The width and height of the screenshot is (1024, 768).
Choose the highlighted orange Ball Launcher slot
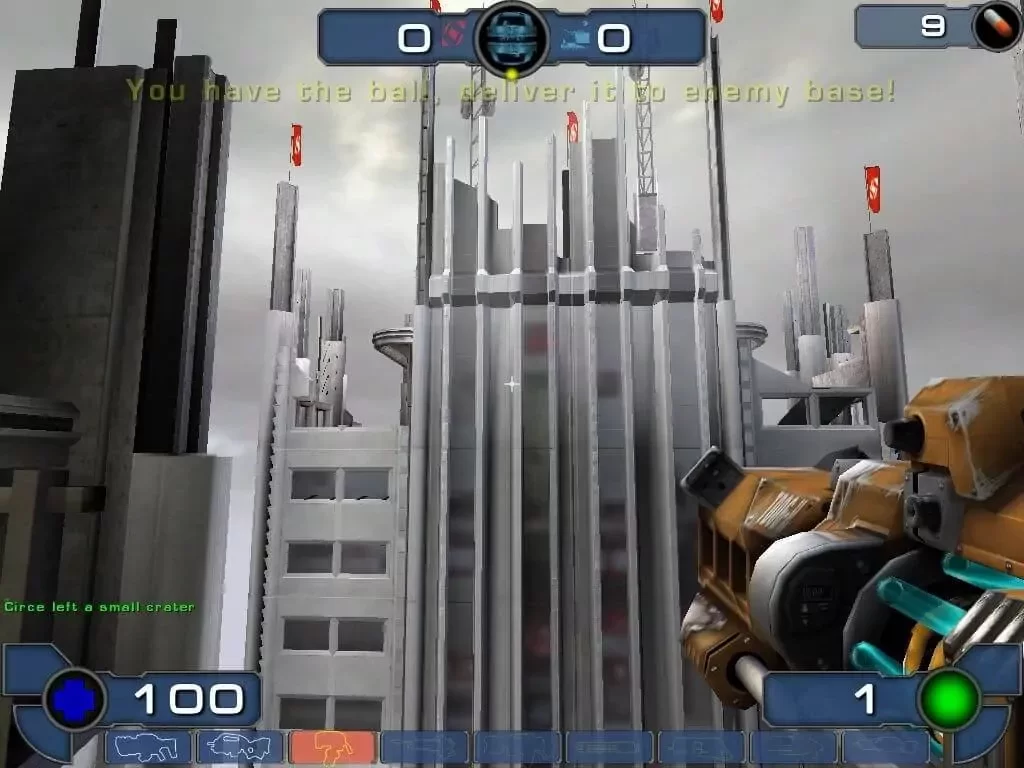coord(332,748)
